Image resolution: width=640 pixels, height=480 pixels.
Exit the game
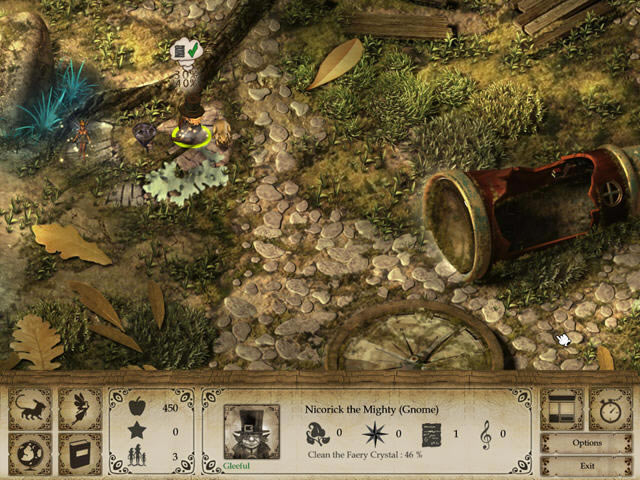coord(586,465)
